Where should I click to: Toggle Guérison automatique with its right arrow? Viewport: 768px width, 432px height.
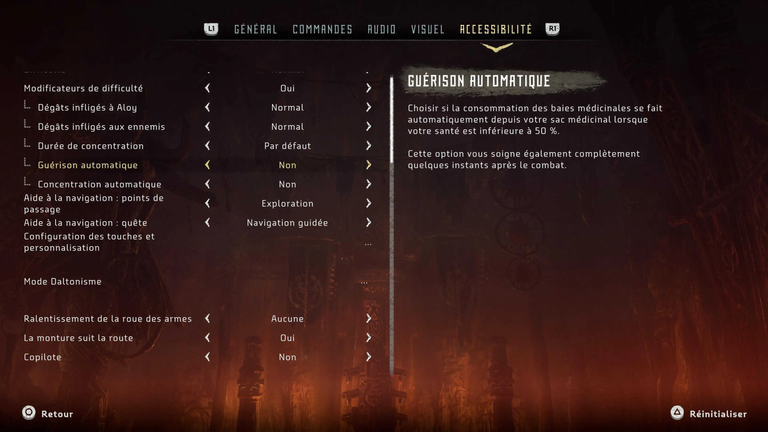click(x=368, y=165)
